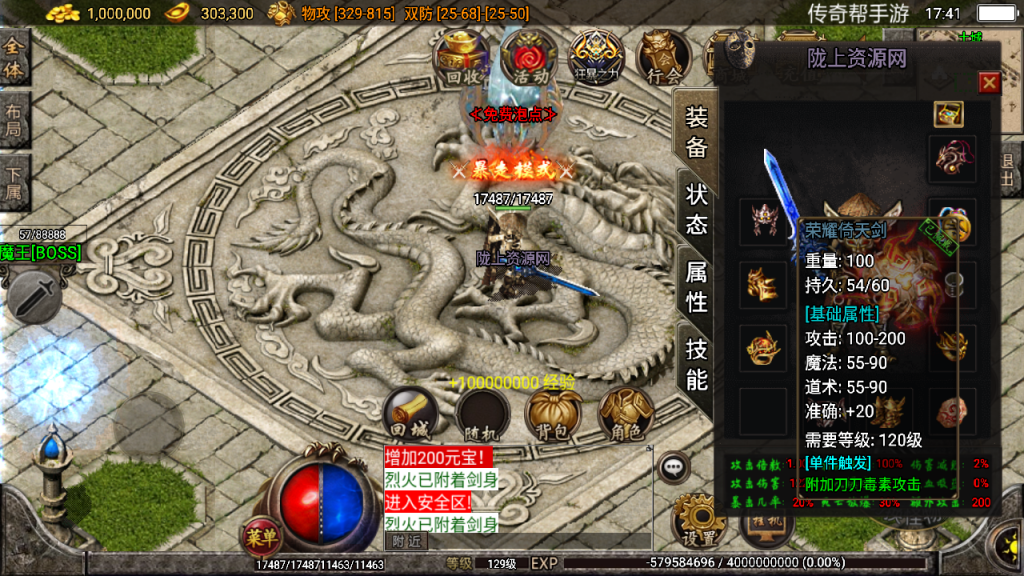Open the 设置 settings gear

tap(697, 520)
